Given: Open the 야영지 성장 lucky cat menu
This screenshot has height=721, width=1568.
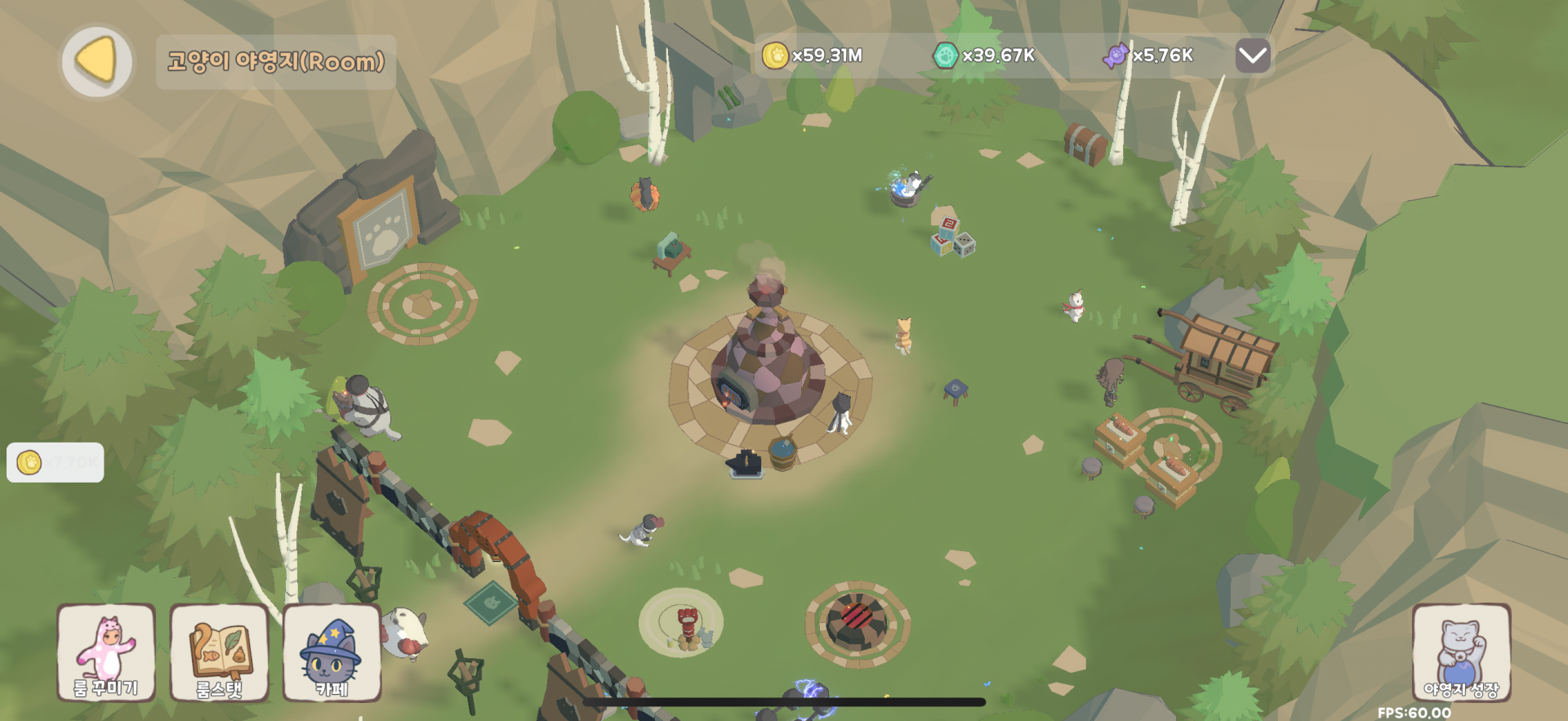Looking at the screenshot, I should pos(1461,652).
